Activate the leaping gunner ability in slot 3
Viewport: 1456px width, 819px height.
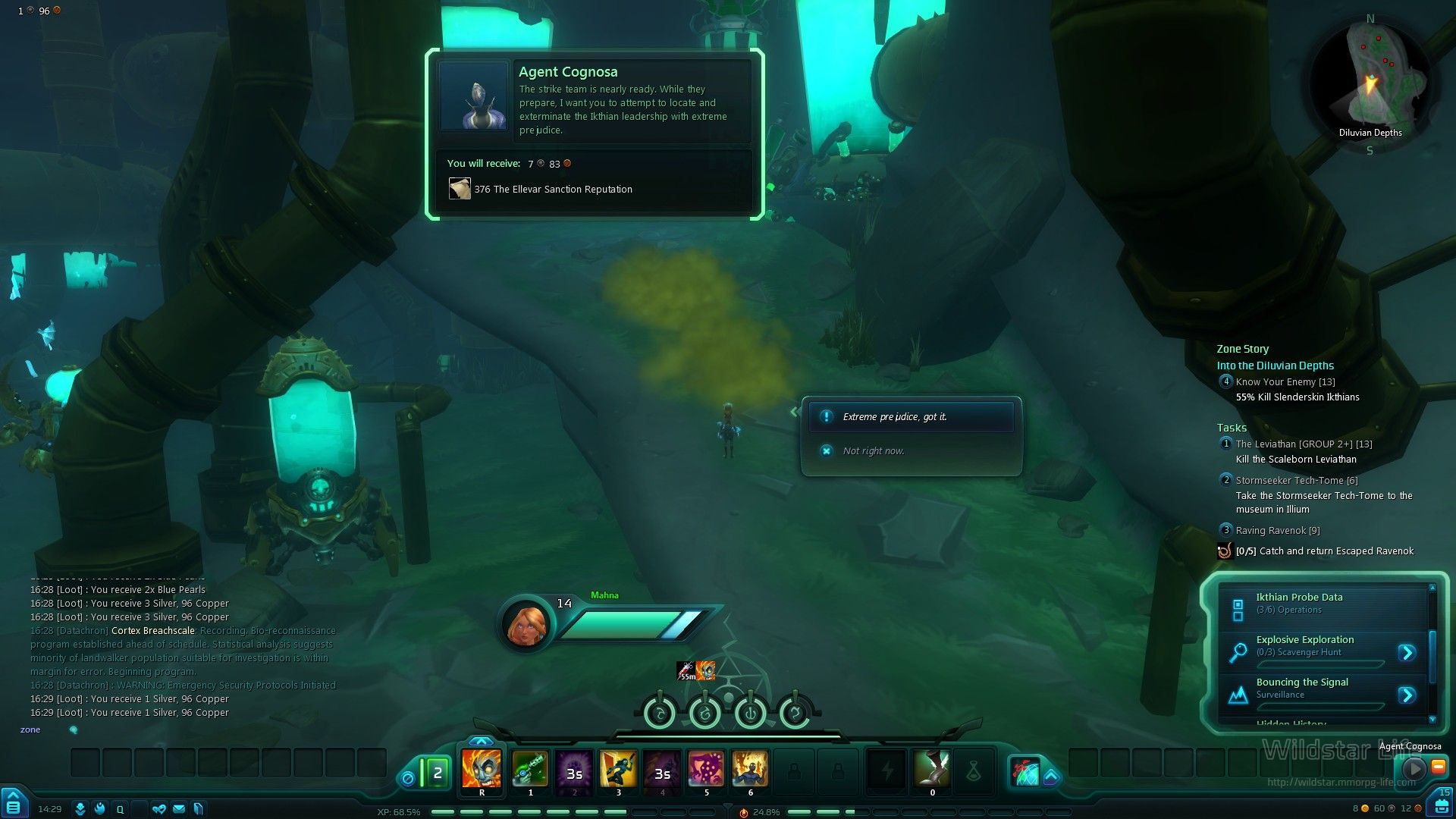tap(618, 768)
